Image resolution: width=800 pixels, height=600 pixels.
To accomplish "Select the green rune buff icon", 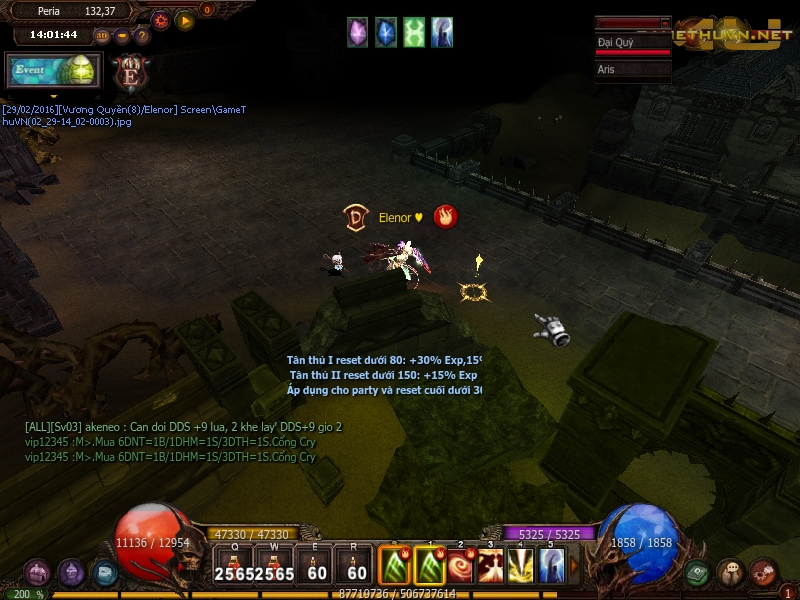I will point(414,32).
